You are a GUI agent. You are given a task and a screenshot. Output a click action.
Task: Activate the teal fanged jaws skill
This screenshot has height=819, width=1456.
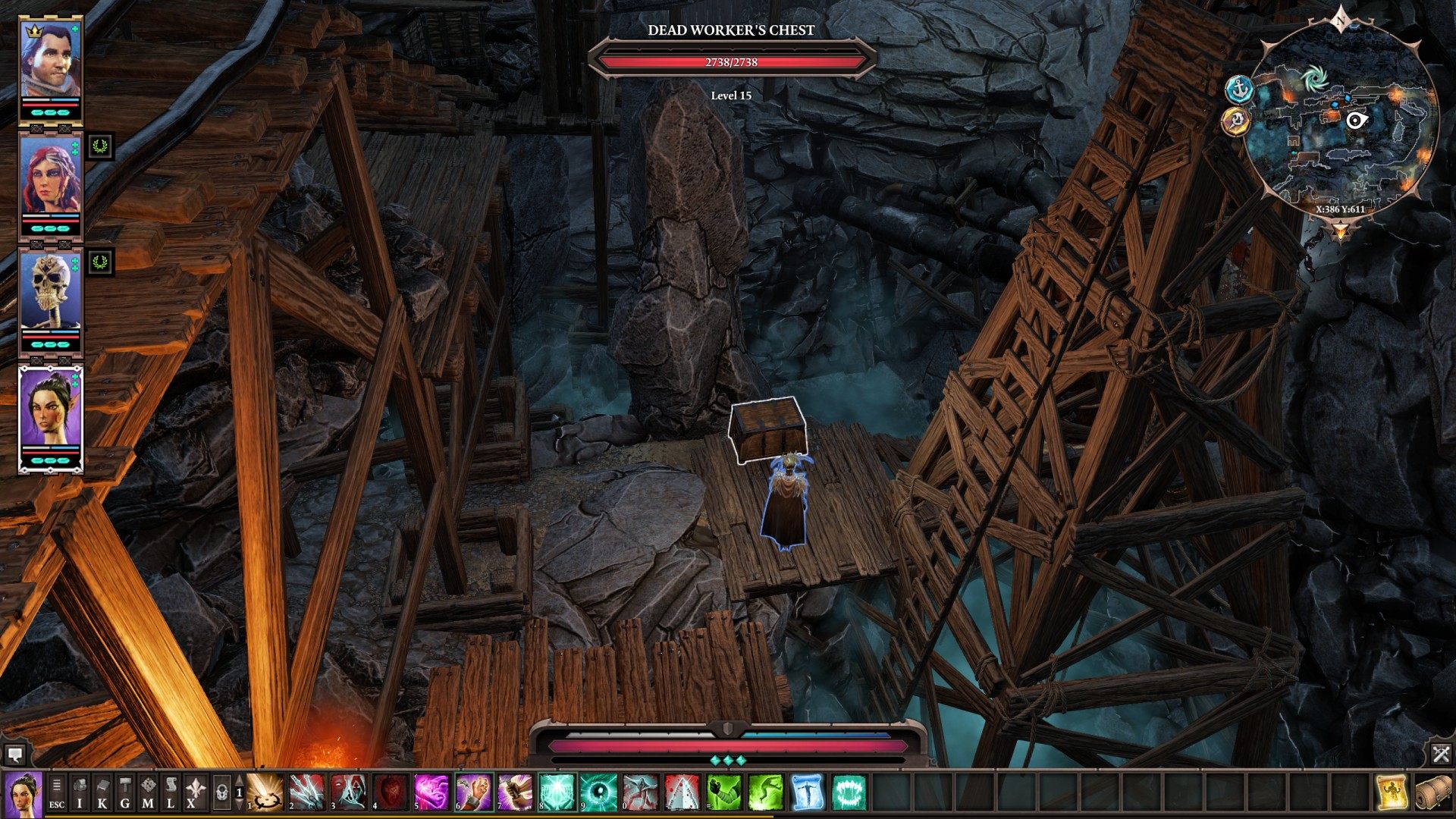849,792
